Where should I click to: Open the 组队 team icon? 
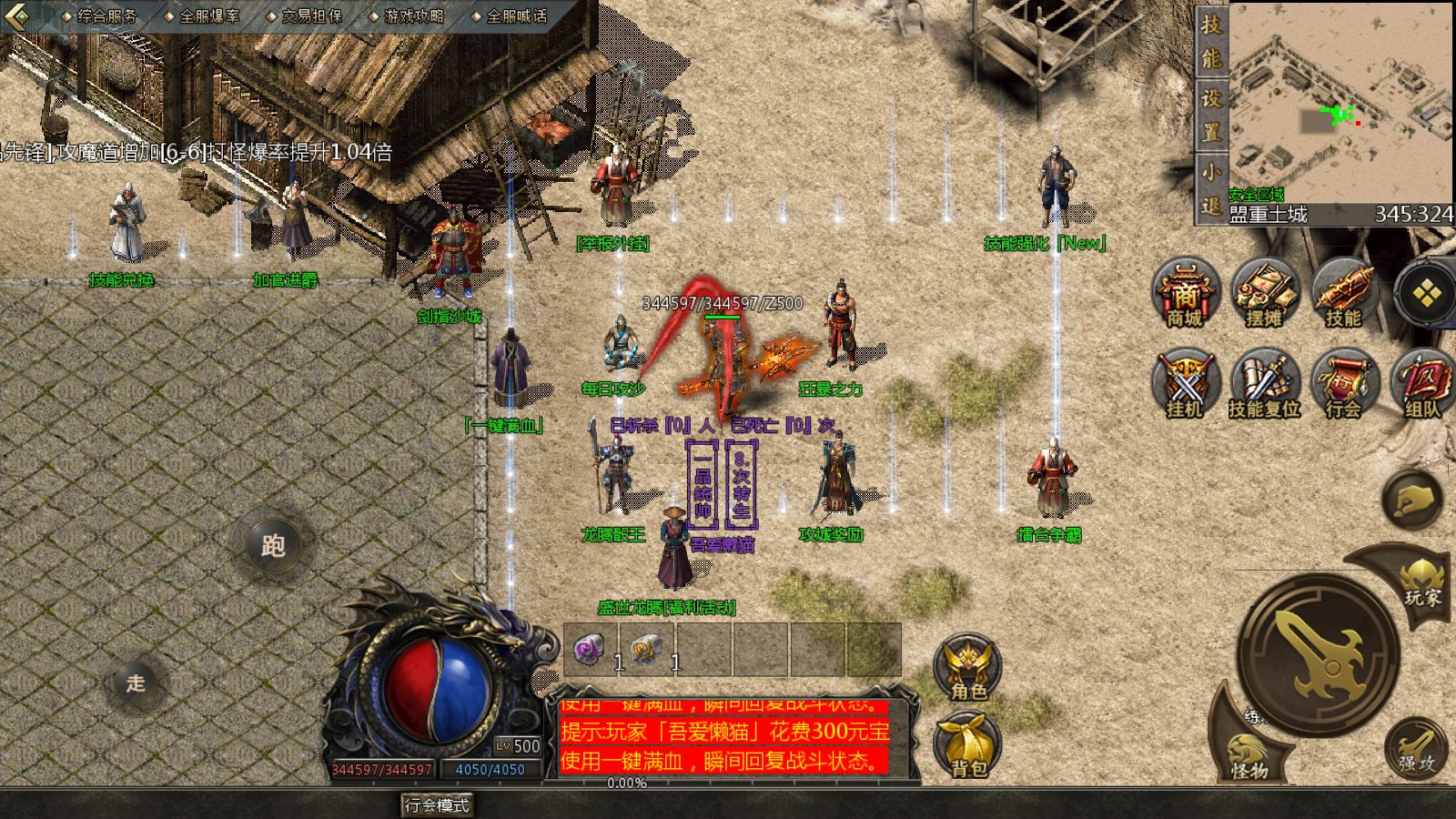(x=1422, y=384)
